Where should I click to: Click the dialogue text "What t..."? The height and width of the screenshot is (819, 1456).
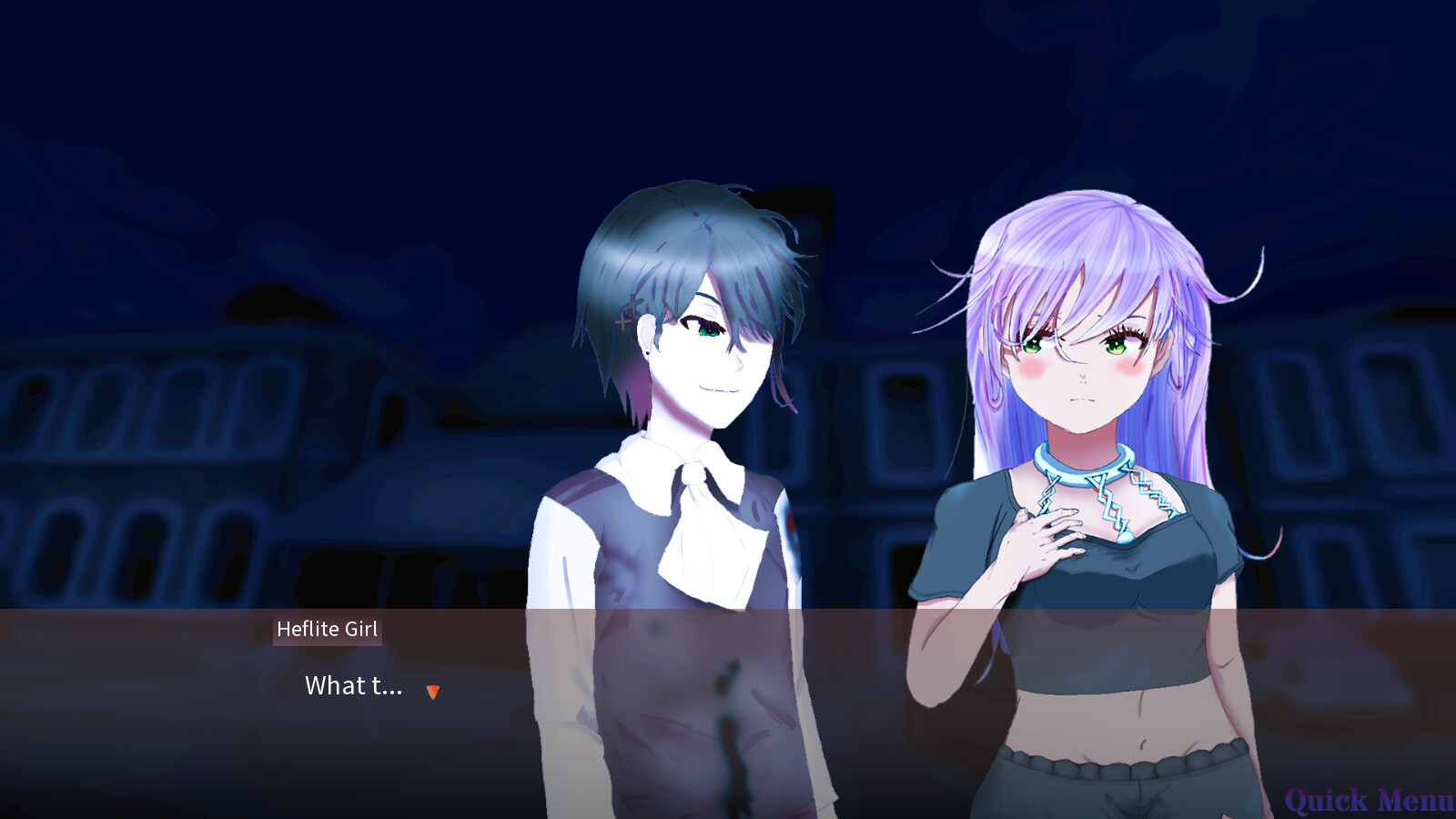click(x=353, y=687)
